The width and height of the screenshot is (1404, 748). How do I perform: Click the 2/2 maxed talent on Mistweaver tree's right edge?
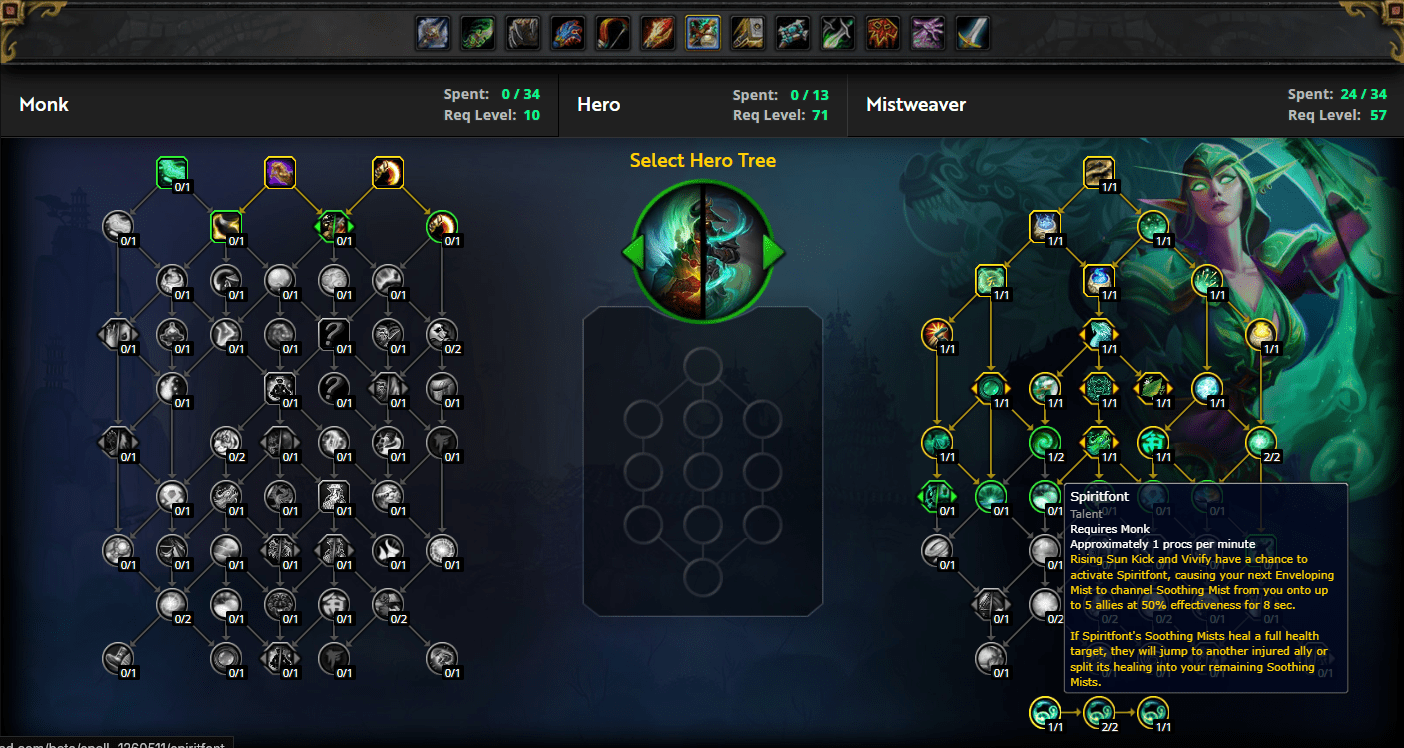[1260, 443]
